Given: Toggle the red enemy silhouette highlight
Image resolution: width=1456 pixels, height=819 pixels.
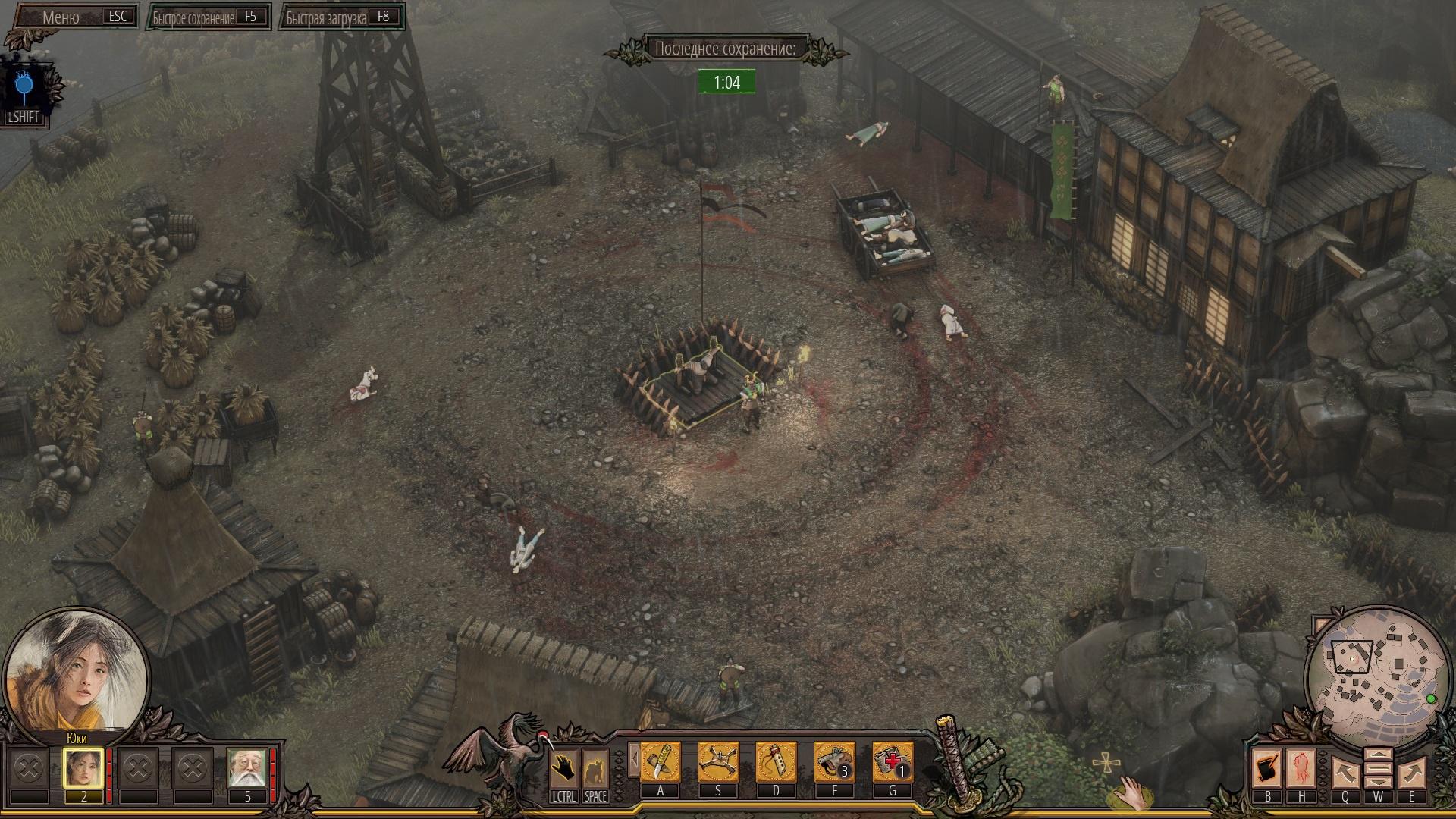Looking at the screenshot, I should coord(1302,768).
